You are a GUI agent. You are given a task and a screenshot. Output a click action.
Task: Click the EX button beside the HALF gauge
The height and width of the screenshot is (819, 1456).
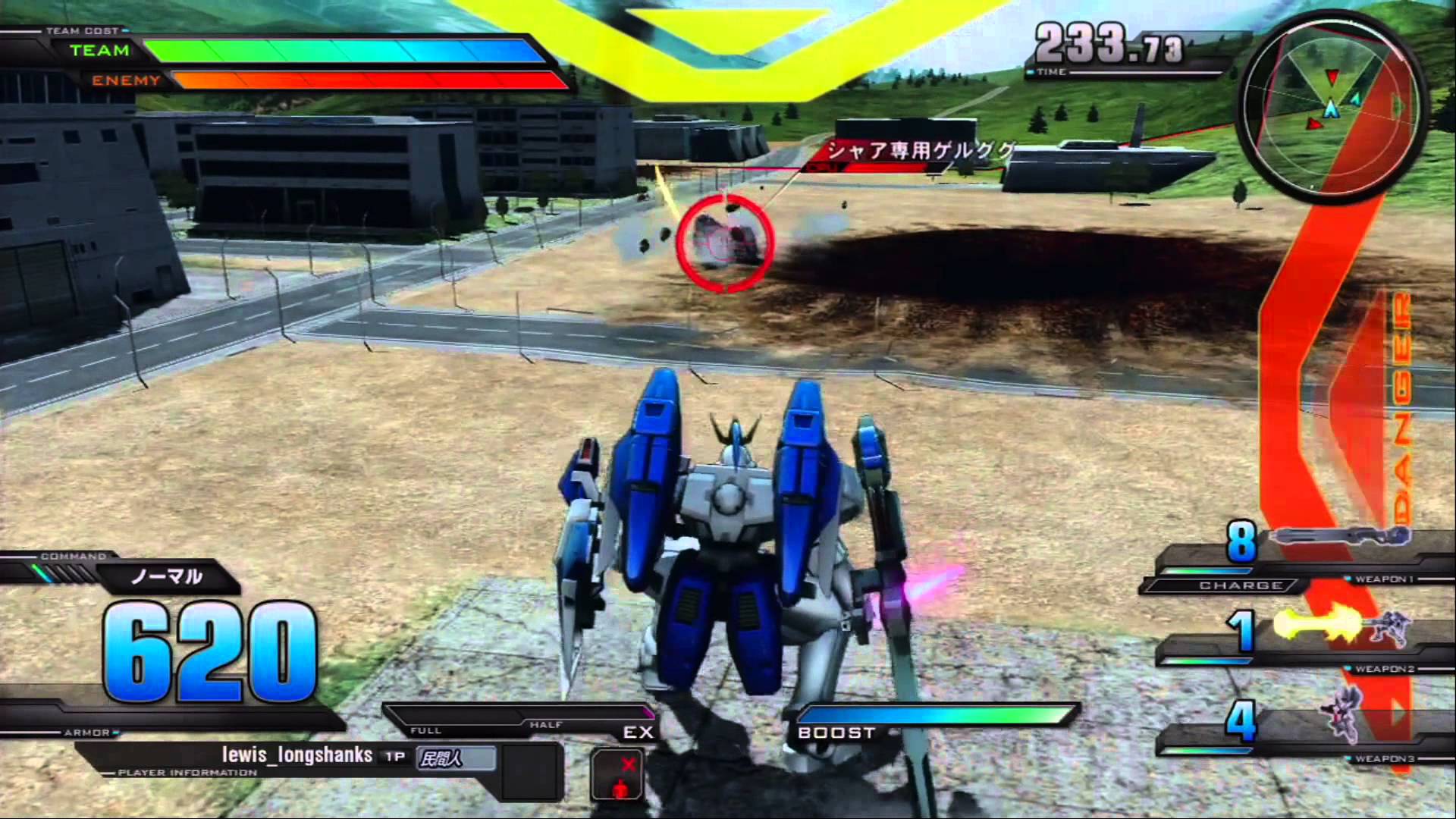point(639,732)
